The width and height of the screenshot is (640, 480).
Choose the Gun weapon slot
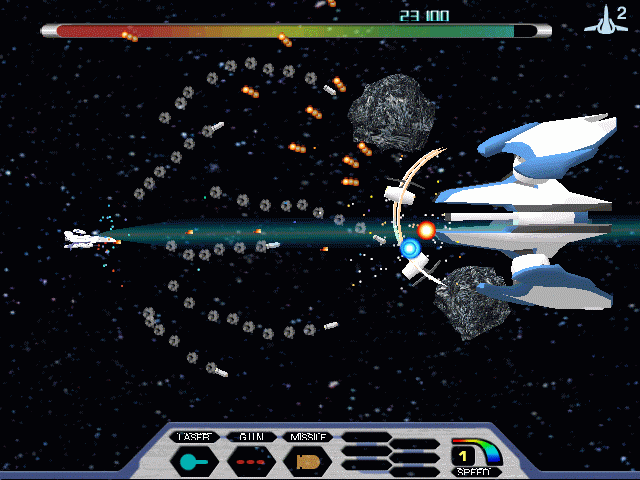pos(249,462)
